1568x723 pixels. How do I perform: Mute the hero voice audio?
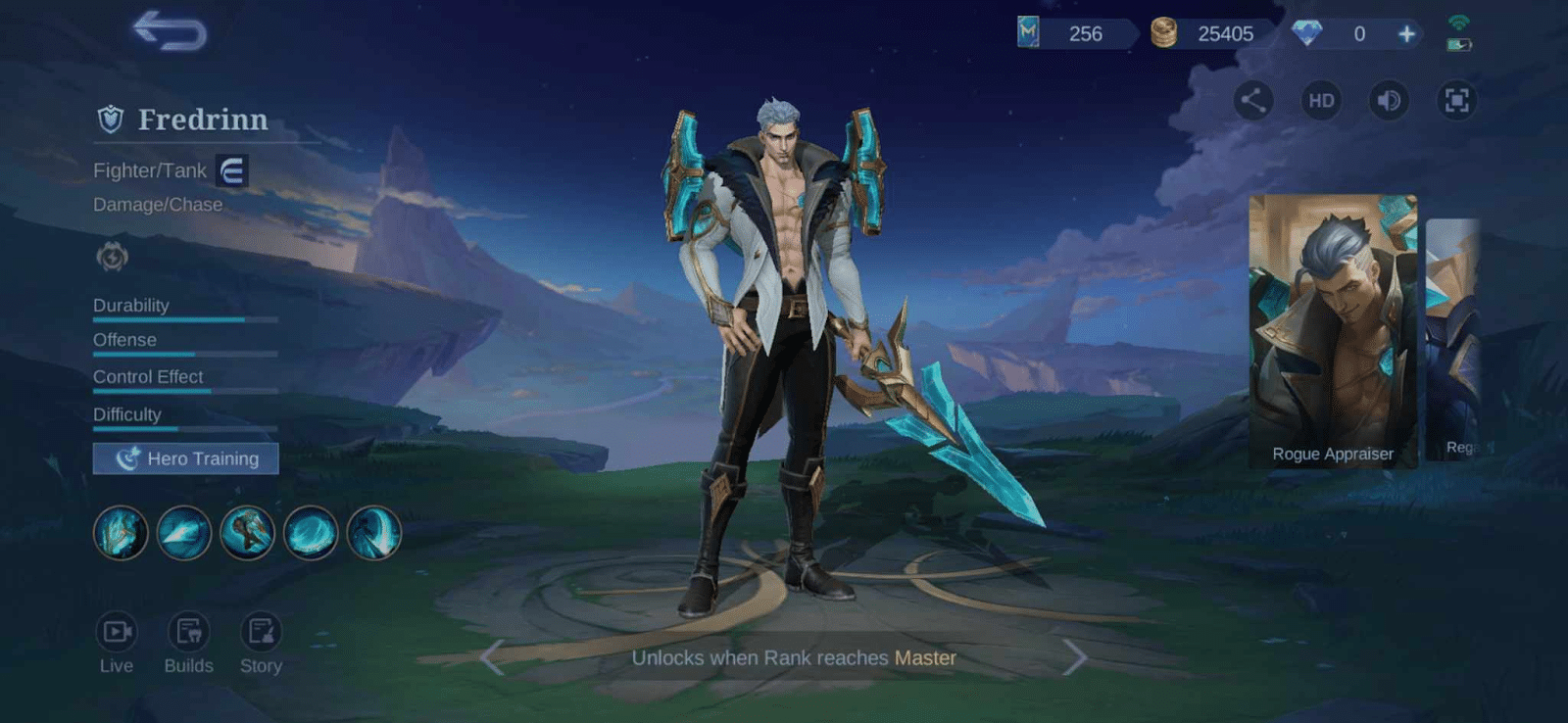point(1389,100)
